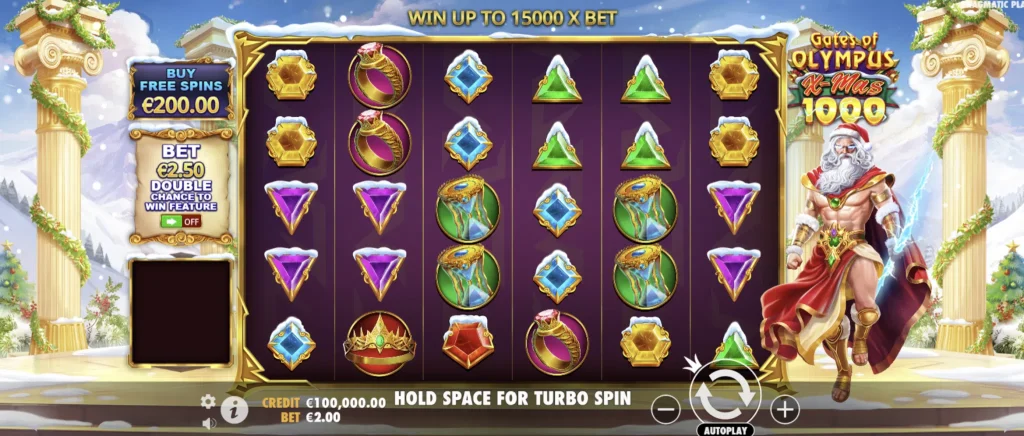This screenshot has height=436, width=1024.
Task: Show the game information page
Action: pyautogui.click(x=235, y=408)
